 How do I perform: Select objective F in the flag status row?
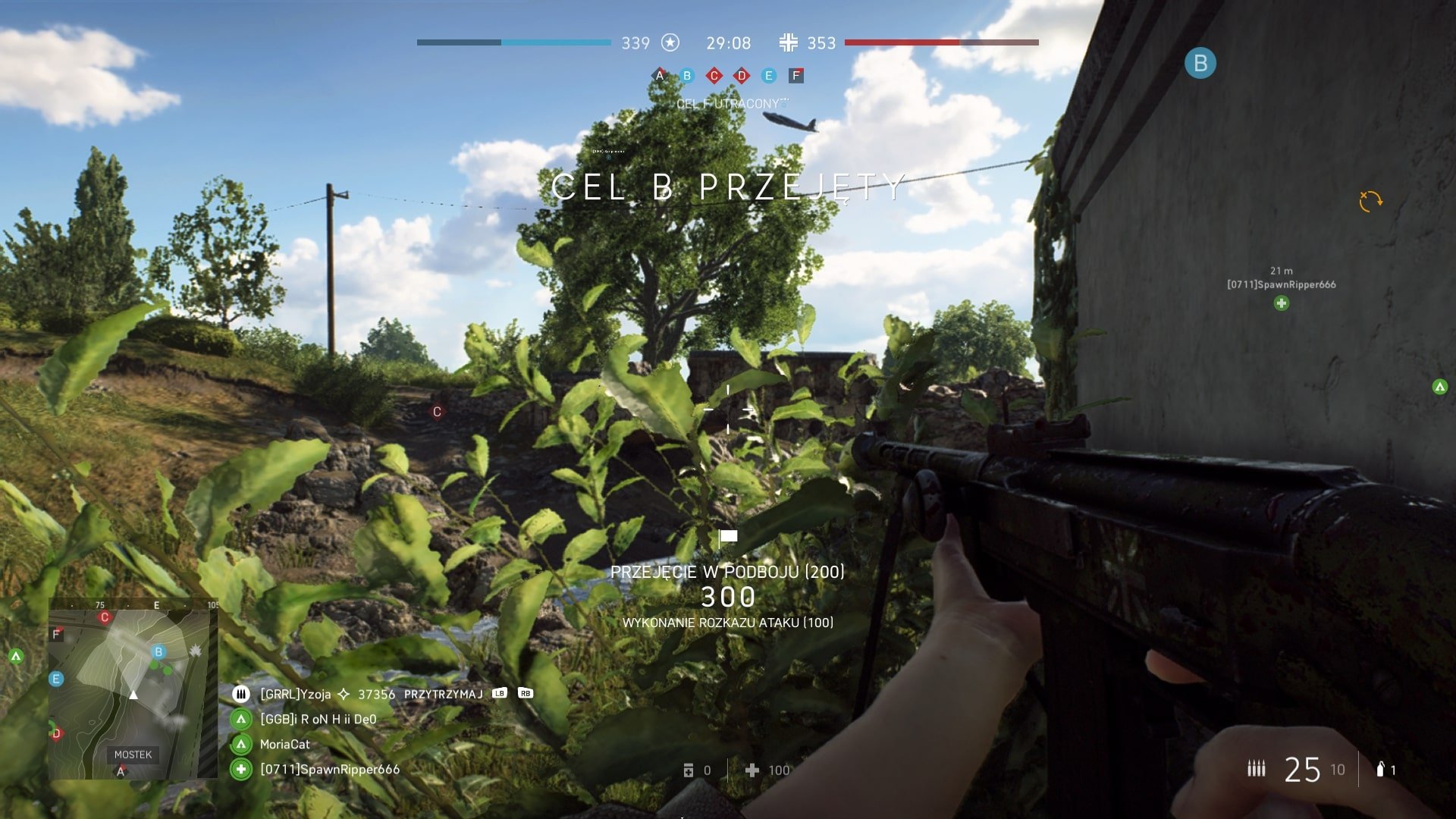(x=795, y=75)
